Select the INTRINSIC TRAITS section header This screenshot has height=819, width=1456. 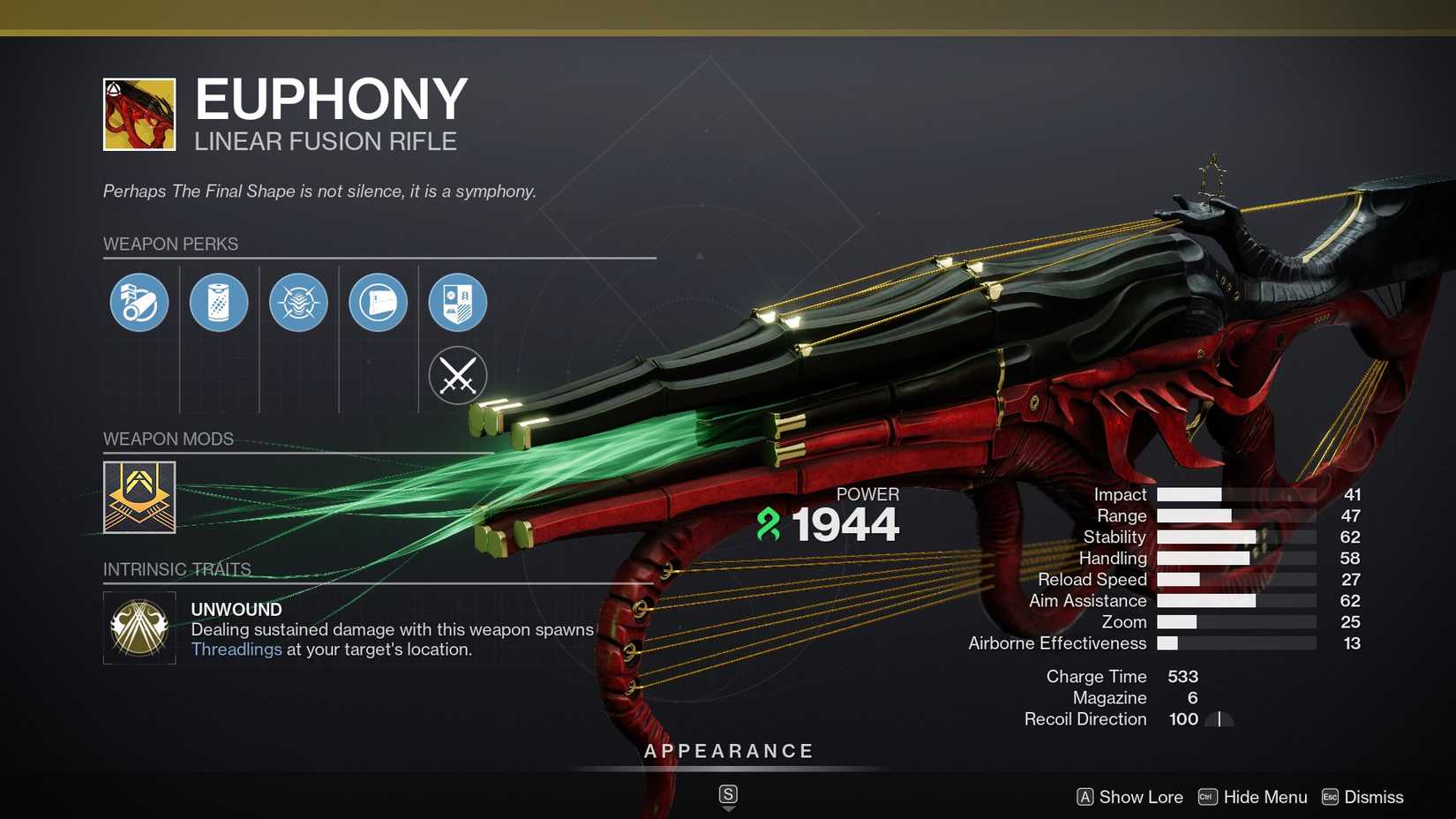click(176, 569)
